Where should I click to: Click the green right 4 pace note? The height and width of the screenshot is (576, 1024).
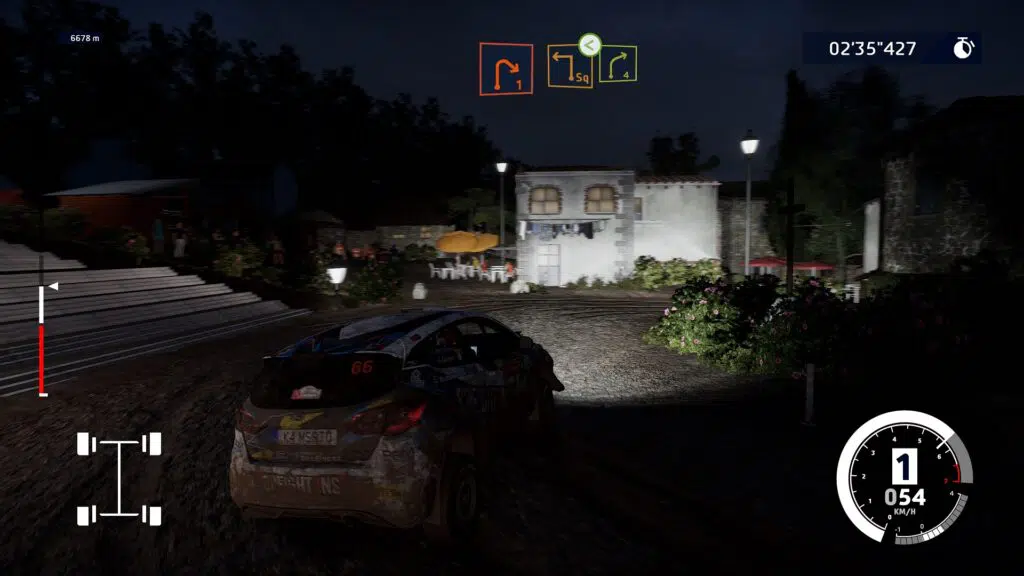tap(618, 64)
